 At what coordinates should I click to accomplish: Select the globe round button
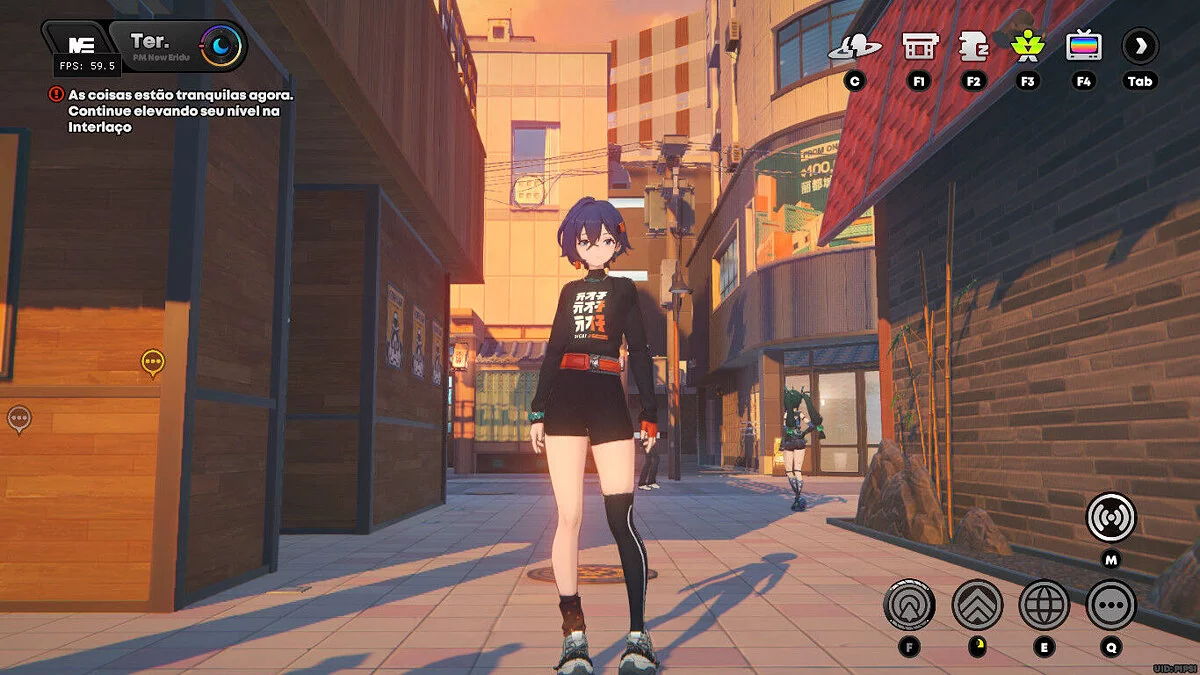[x=1044, y=604]
